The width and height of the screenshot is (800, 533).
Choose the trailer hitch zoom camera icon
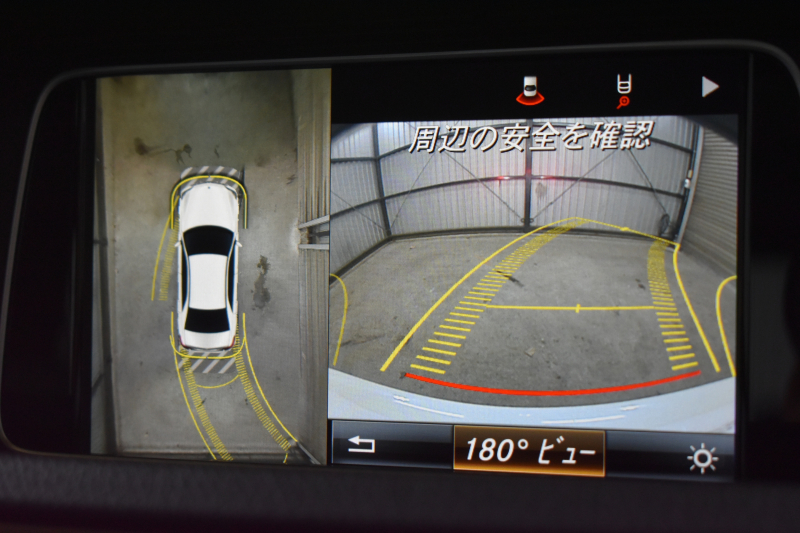(x=623, y=90)
